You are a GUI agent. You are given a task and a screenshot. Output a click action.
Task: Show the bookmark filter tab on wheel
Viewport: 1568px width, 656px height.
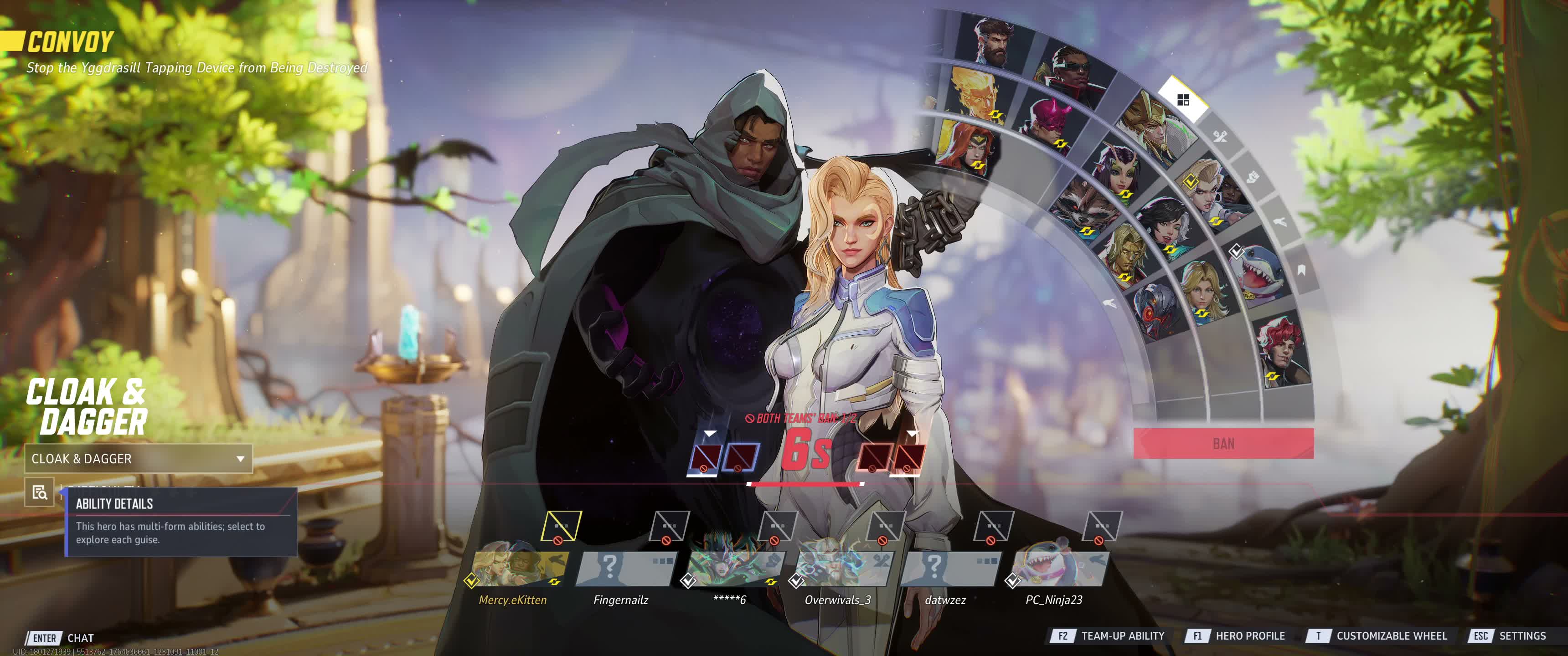coord(1301,270)
